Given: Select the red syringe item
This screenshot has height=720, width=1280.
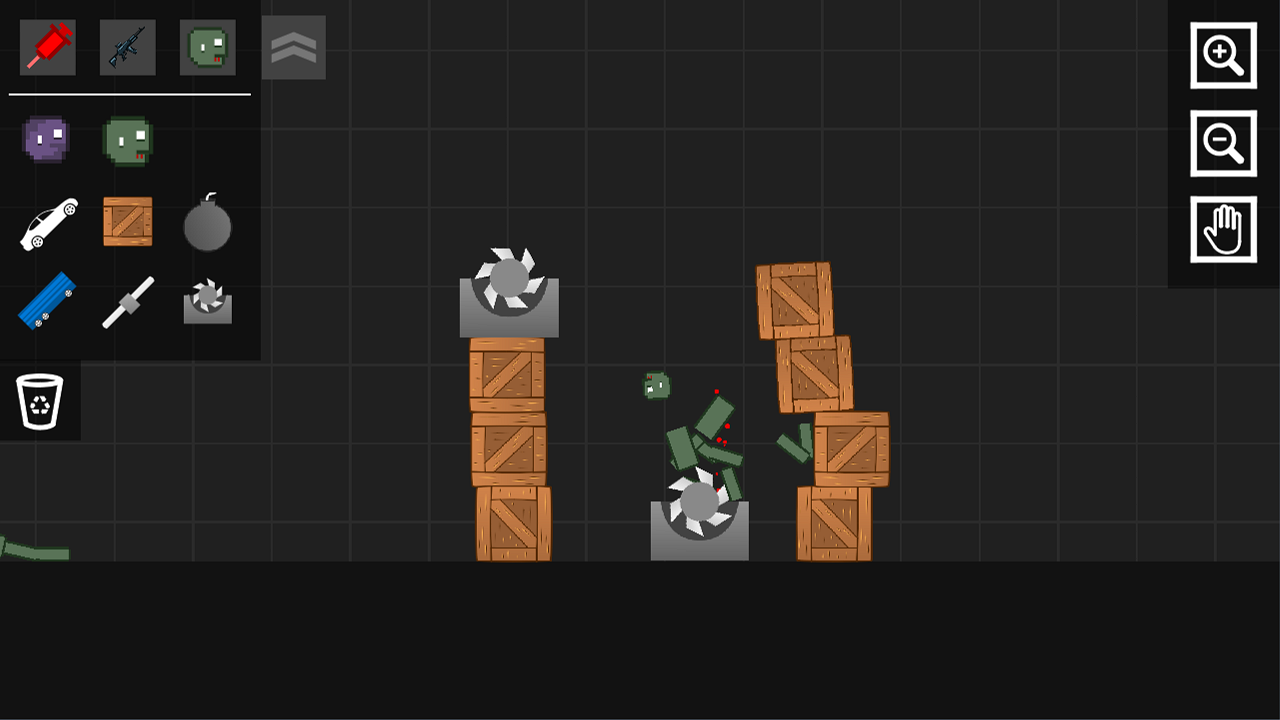Looking at the screenshot, I should point(45,47).
